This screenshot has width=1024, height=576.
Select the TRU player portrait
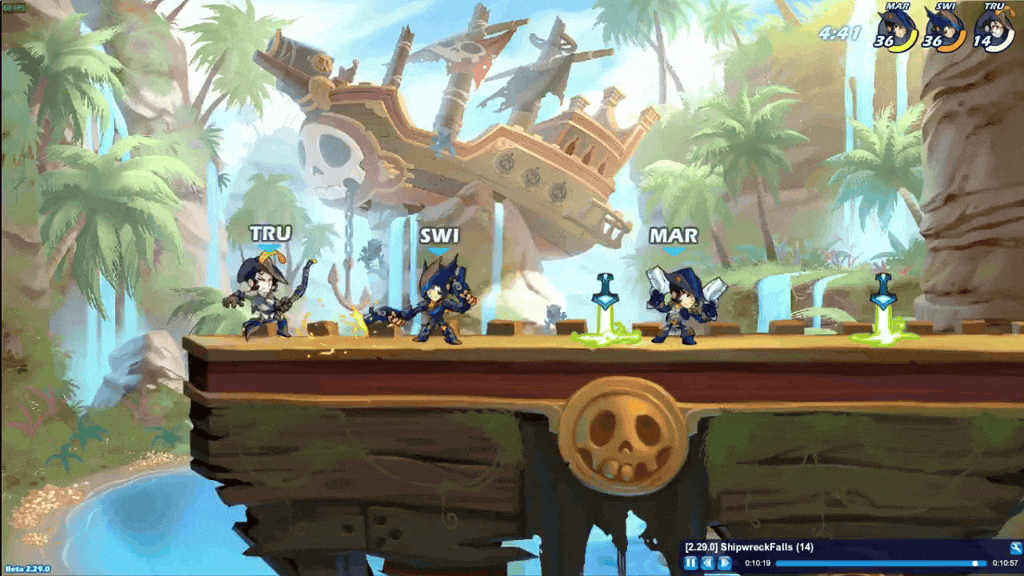tap(994, 28)
